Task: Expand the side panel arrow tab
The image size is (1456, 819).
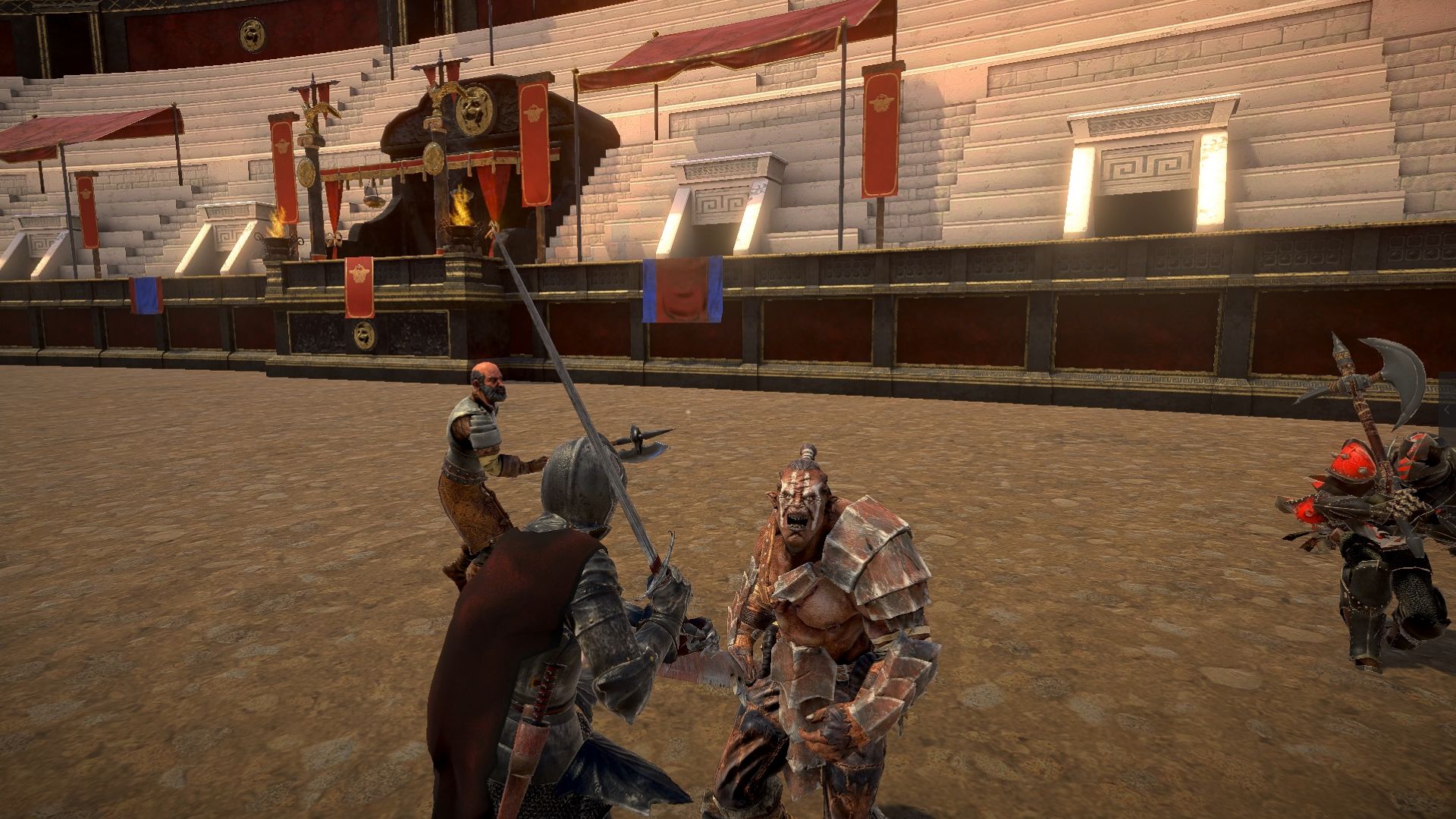Action: point(1448,409)
